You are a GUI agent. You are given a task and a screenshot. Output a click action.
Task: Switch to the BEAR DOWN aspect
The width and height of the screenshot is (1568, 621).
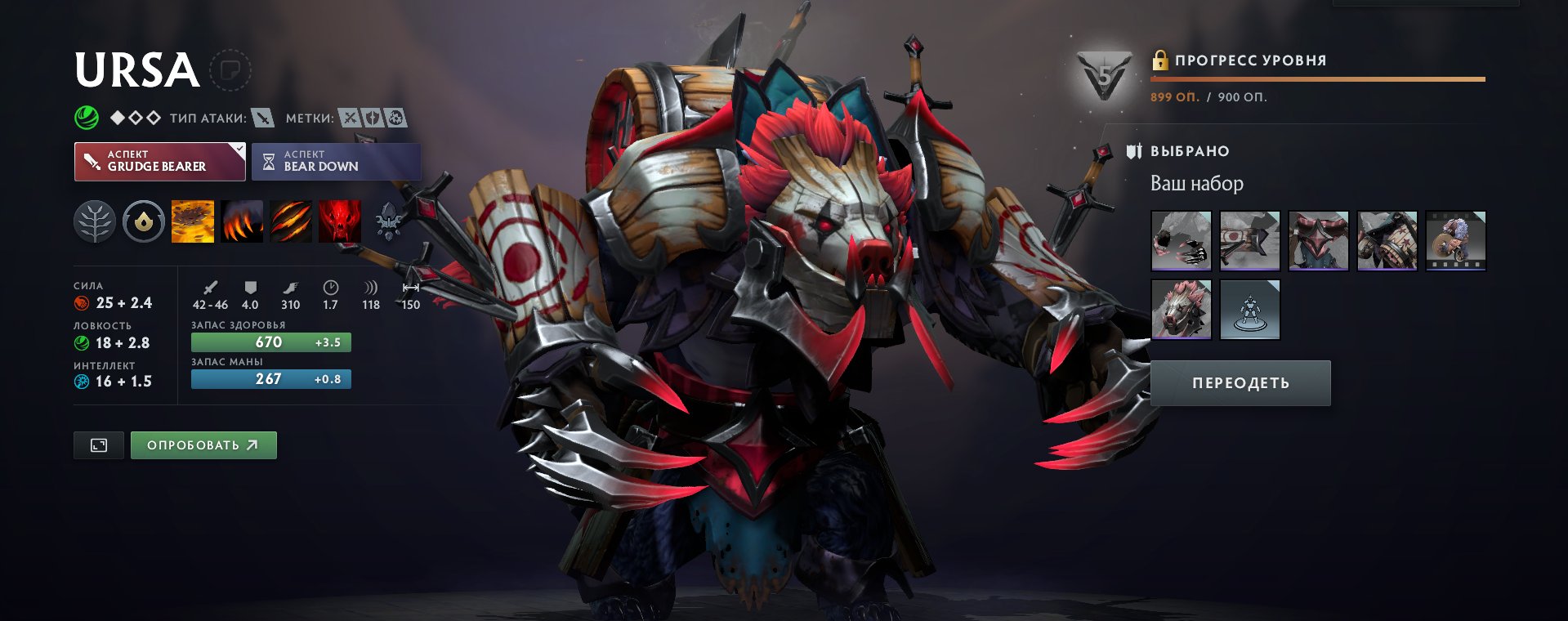coord(336,161)
